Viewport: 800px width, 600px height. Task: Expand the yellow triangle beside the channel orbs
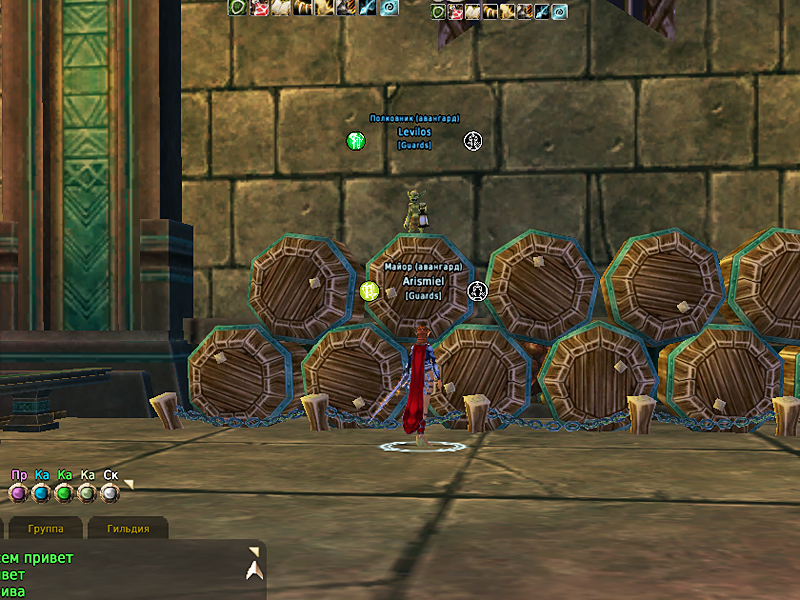(x=128, y=485)
